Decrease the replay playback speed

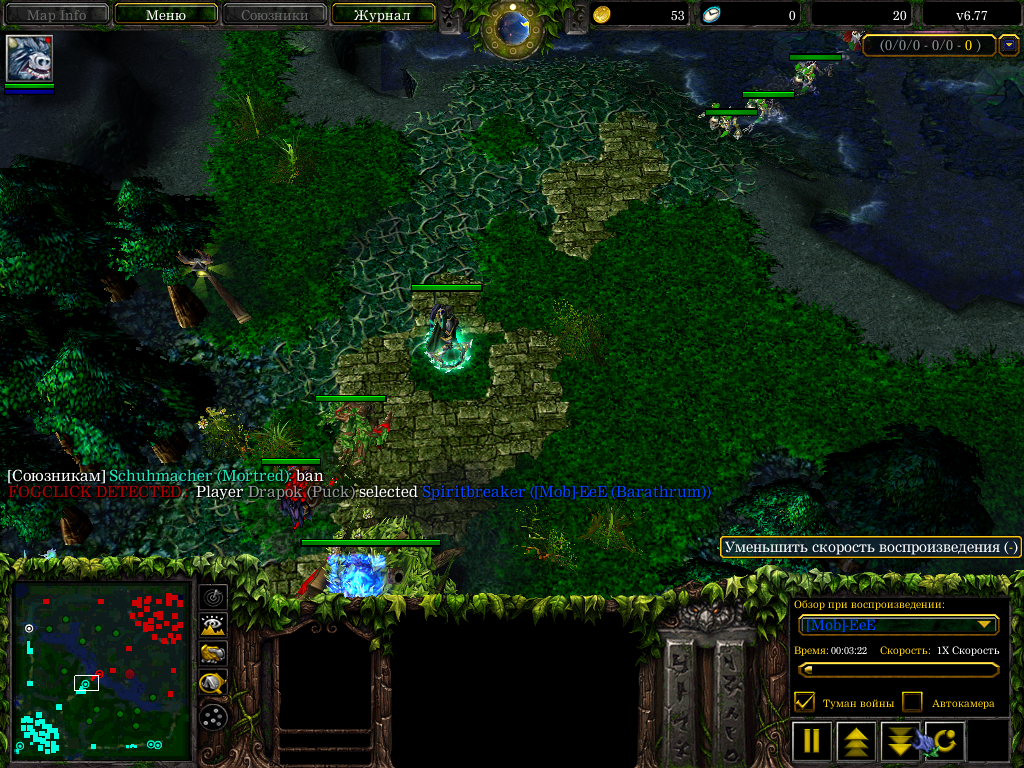[900, 741]
